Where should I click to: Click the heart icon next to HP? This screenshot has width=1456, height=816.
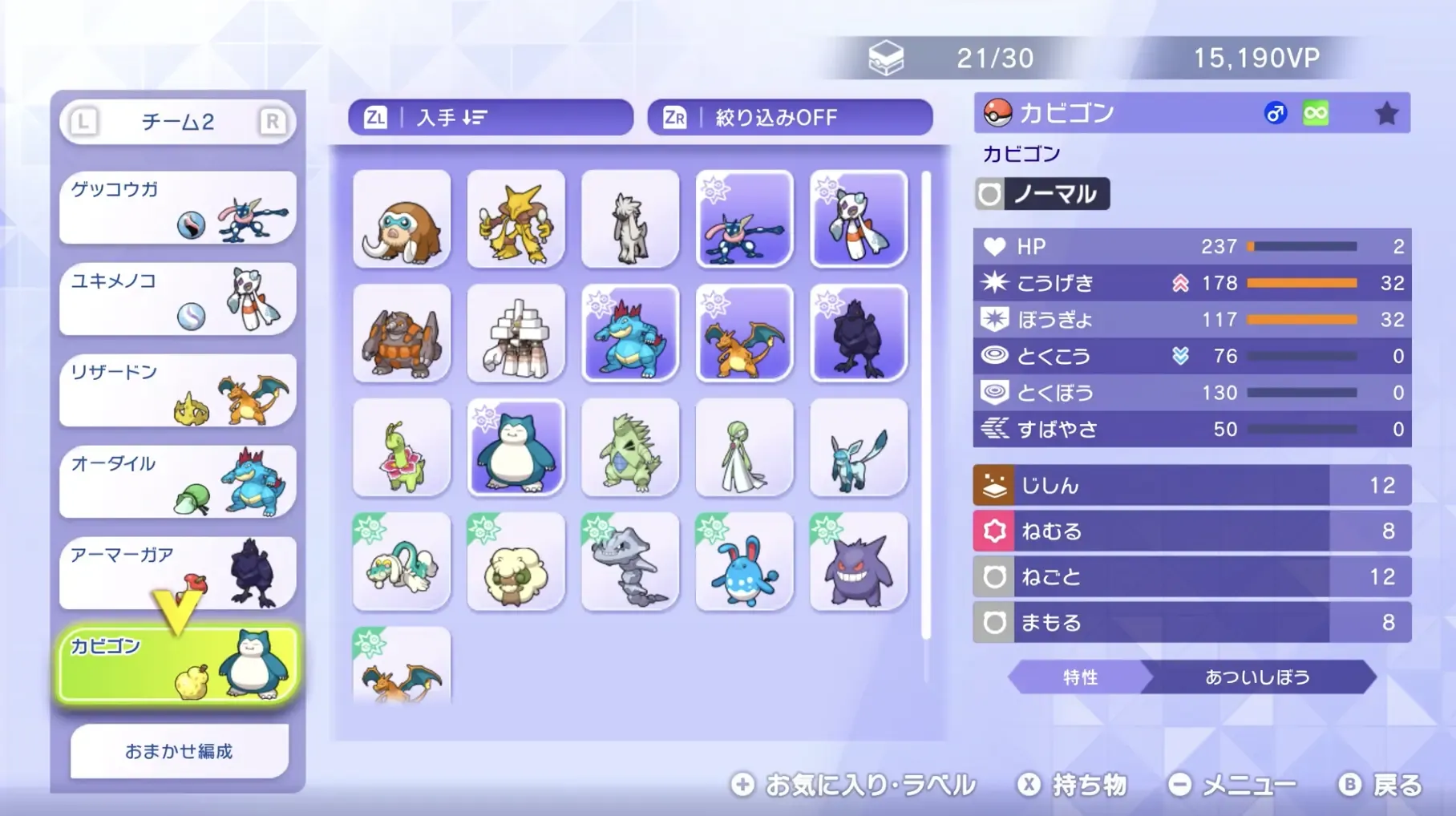click(994, 247)
